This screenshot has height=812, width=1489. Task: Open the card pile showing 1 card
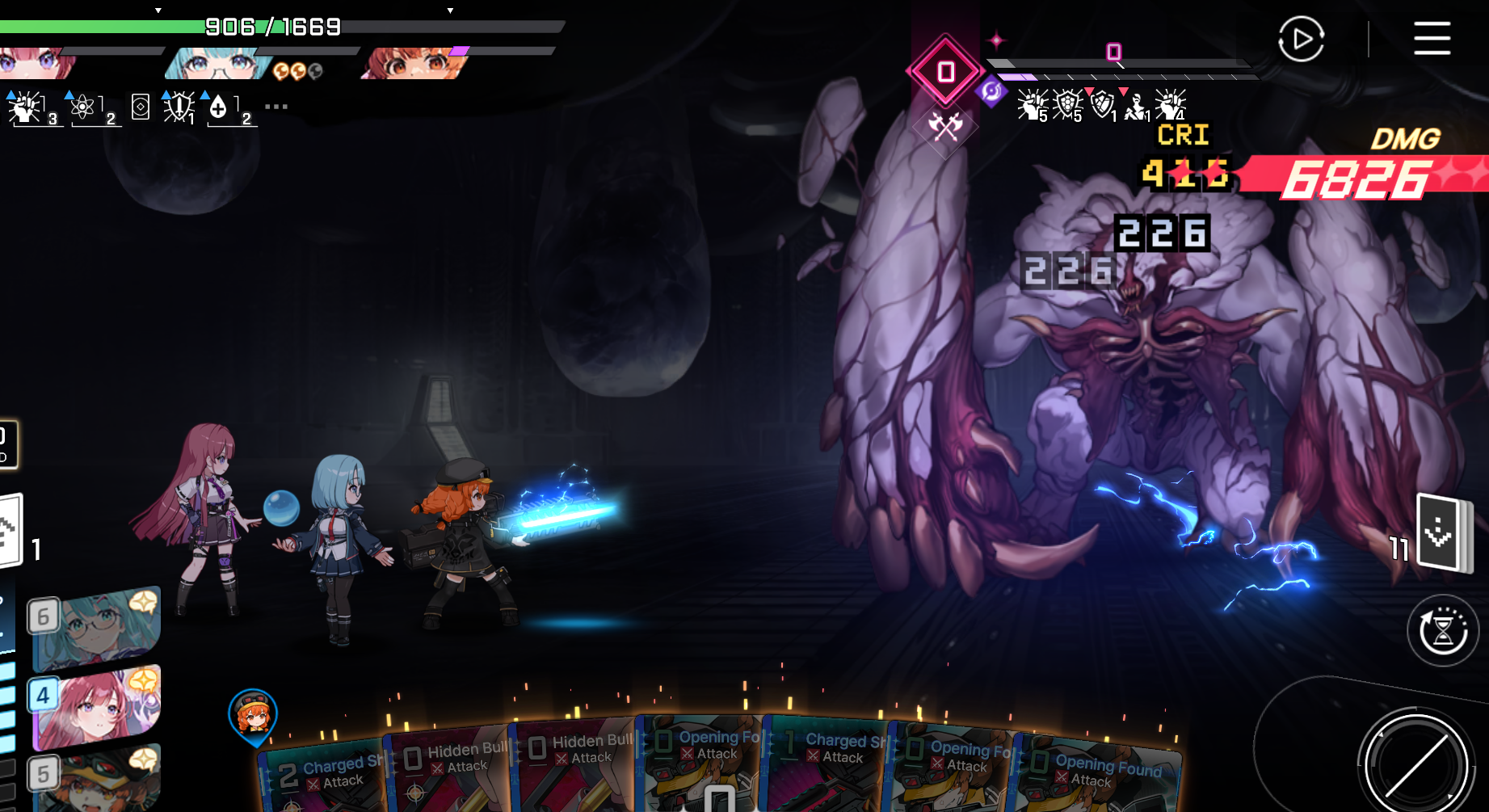coord(11,532)
